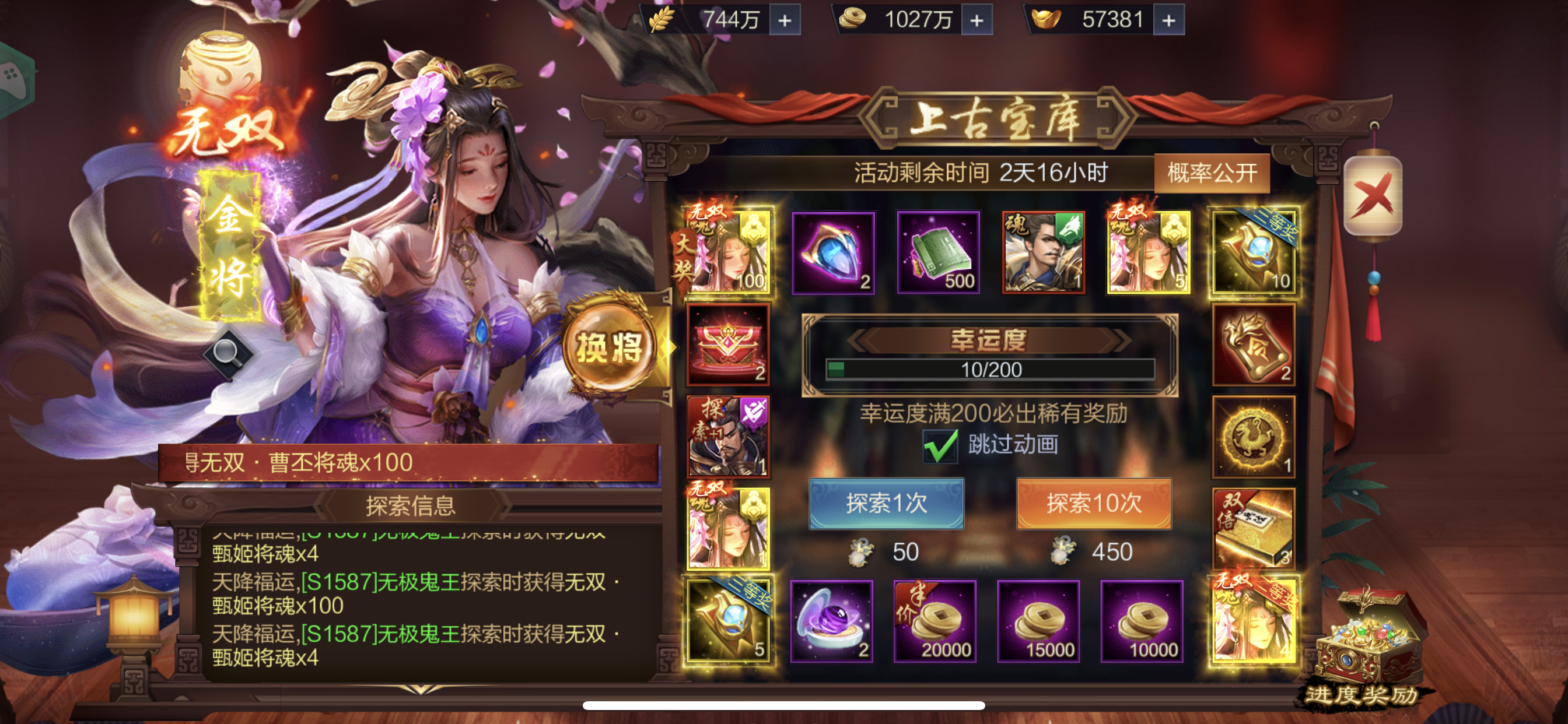
Task: Open the 探索信息 exploration info panel header
Action: pos(411,504)
